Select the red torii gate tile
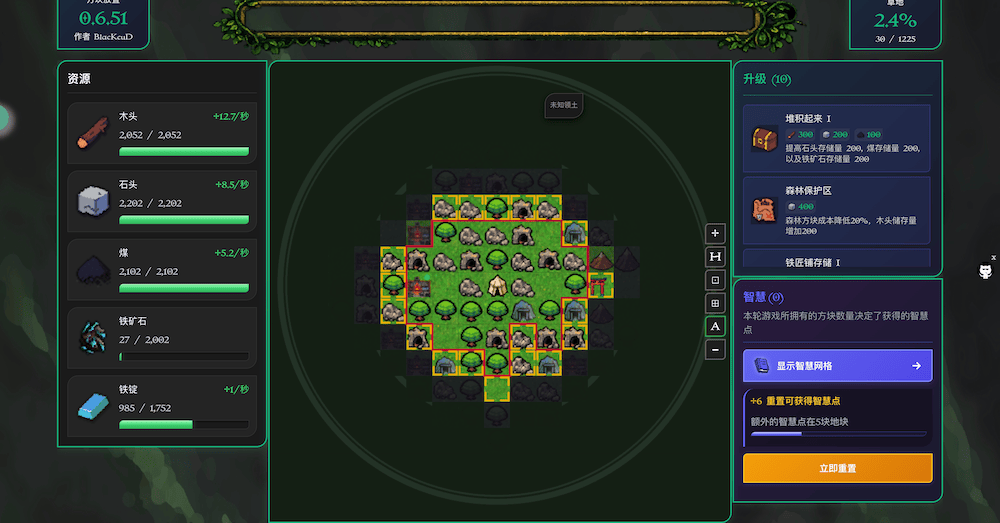This screenshot has width=1000, height=523. 601,286
